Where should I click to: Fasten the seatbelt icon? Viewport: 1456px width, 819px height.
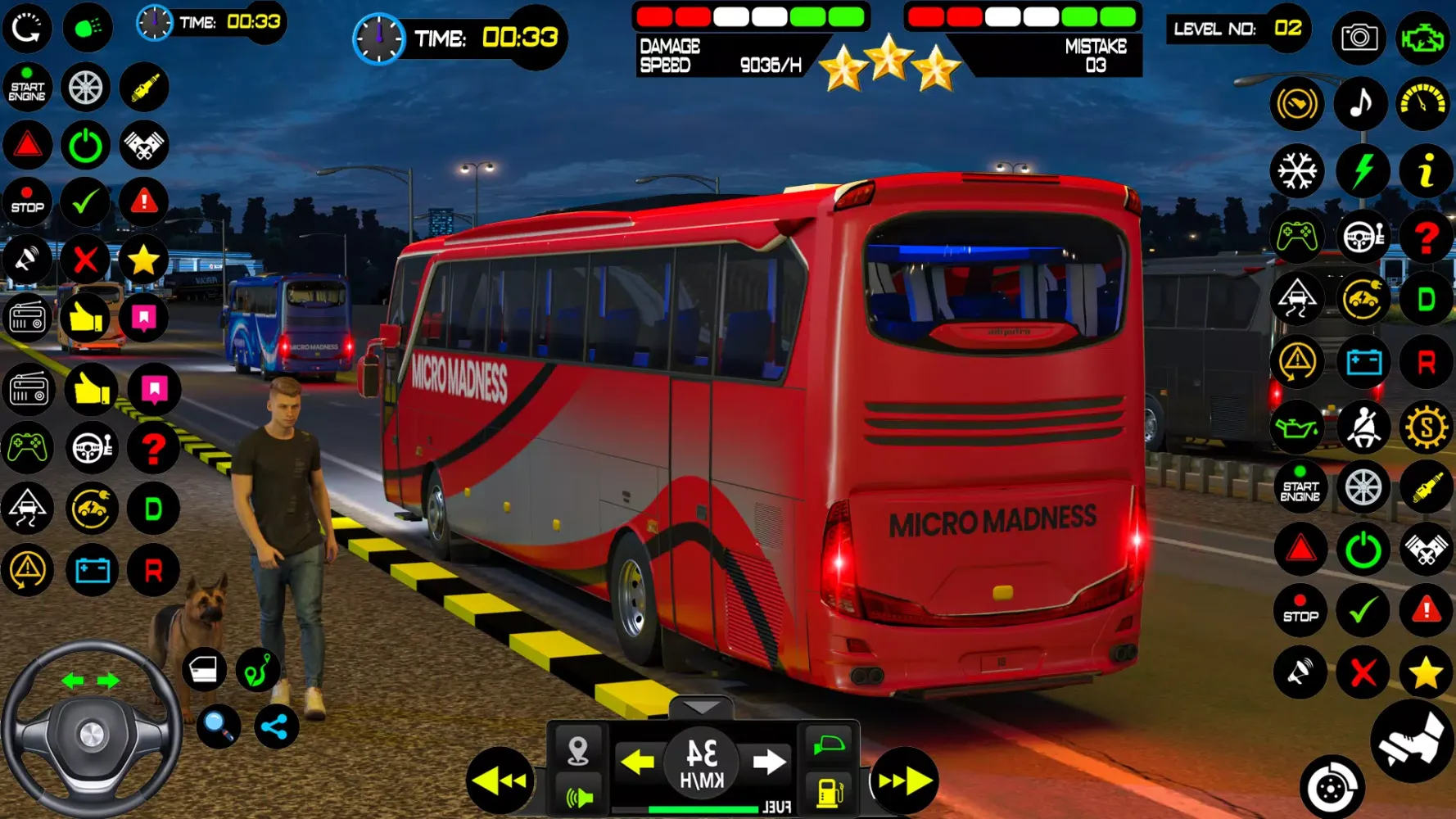pyautogui.click(x=1363, y=427)
